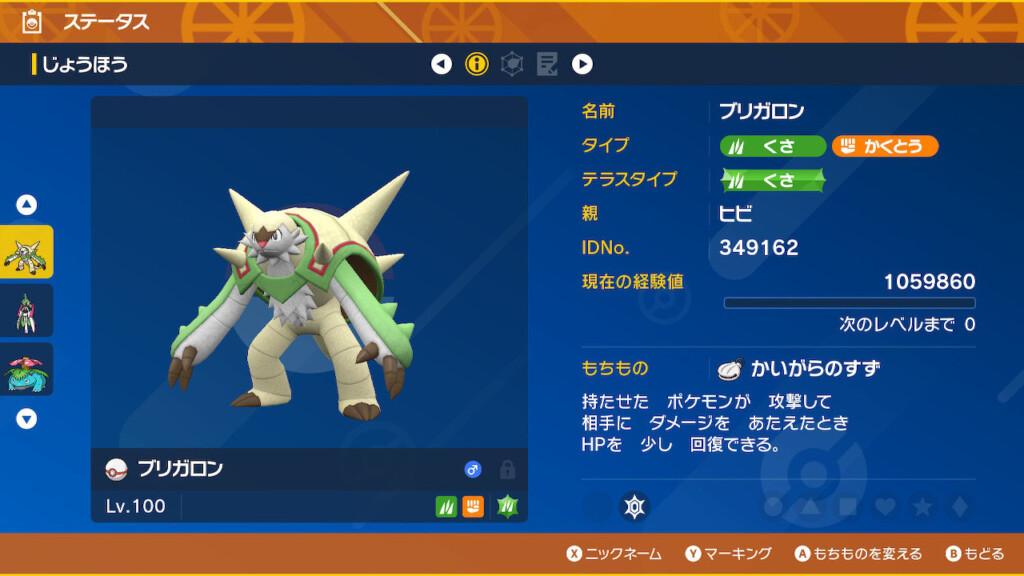Toggle the star marking symbol
Viewport: 1024px width, 576px height.
(x=922, y=507)
